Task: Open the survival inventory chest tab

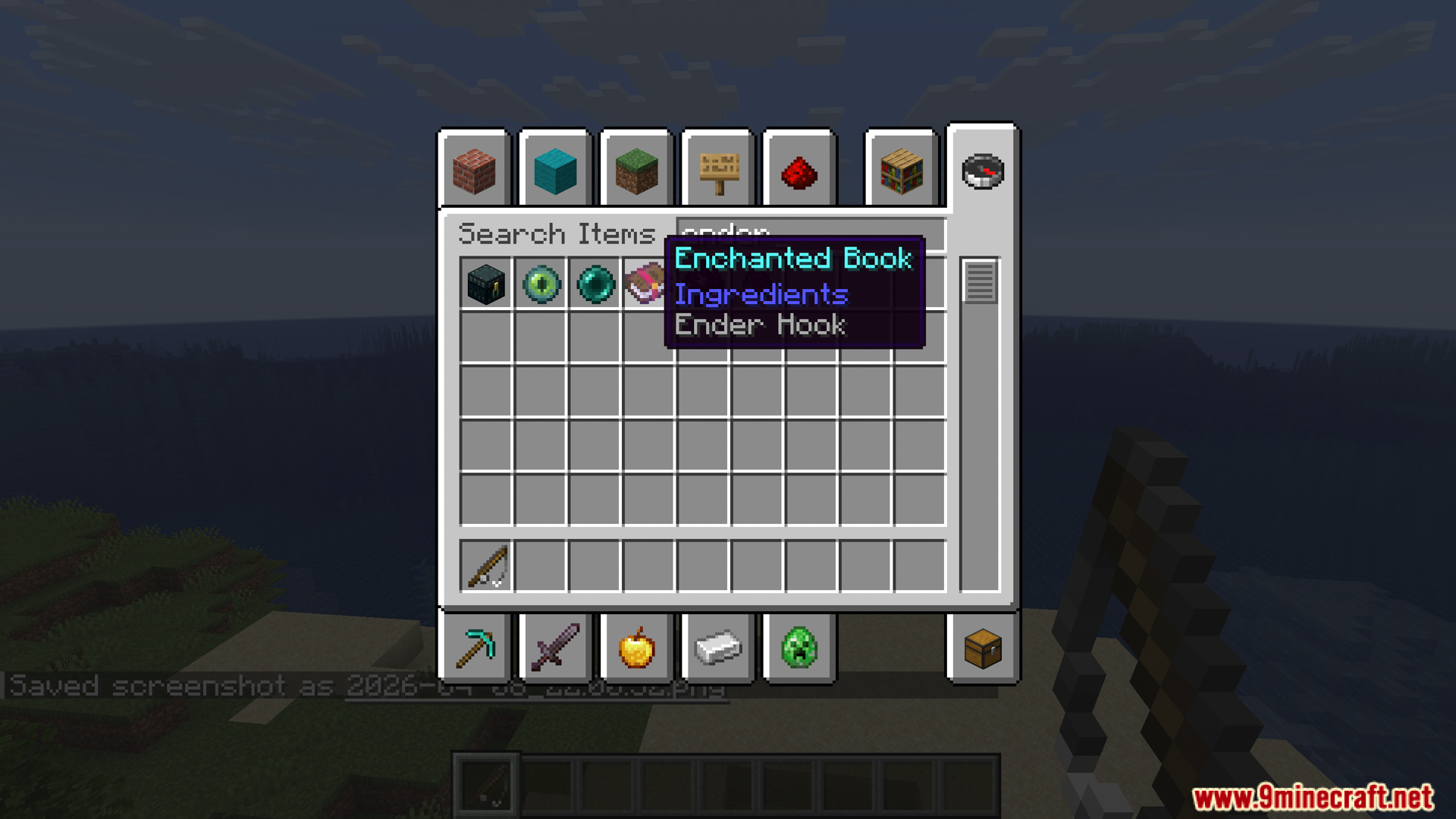Action: [x=981, y=648]
